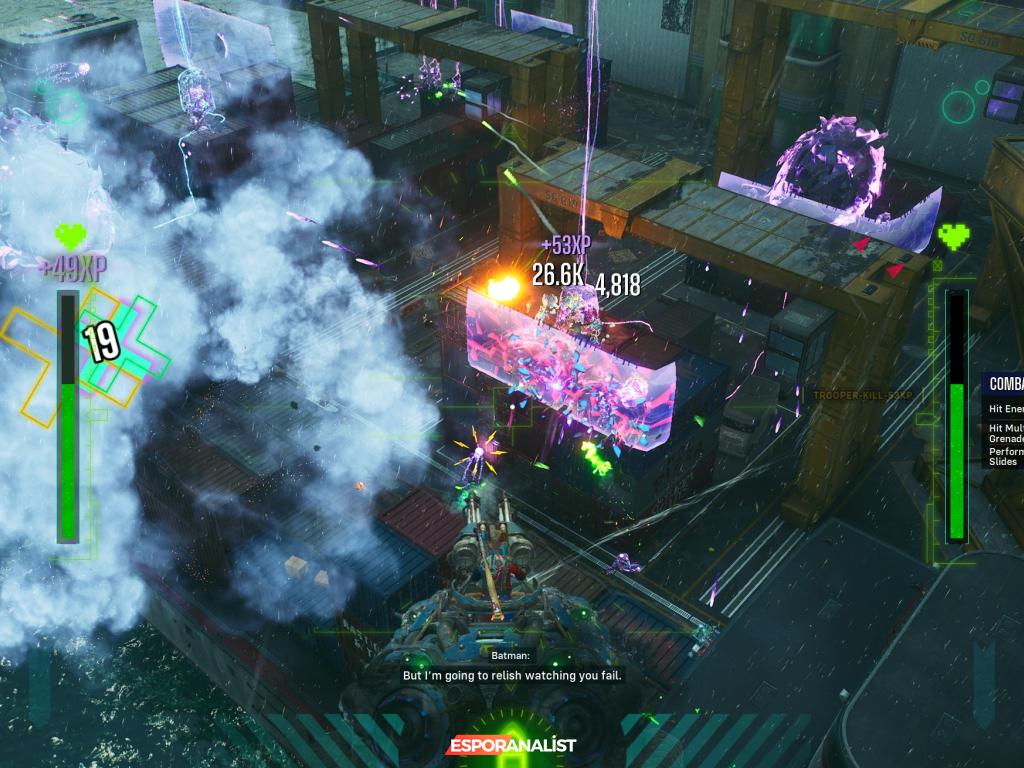This screenshot has height=768, width=1024.
Task: Open the Combat challenges tracker panel
Action: click(x=1004, y=383)
